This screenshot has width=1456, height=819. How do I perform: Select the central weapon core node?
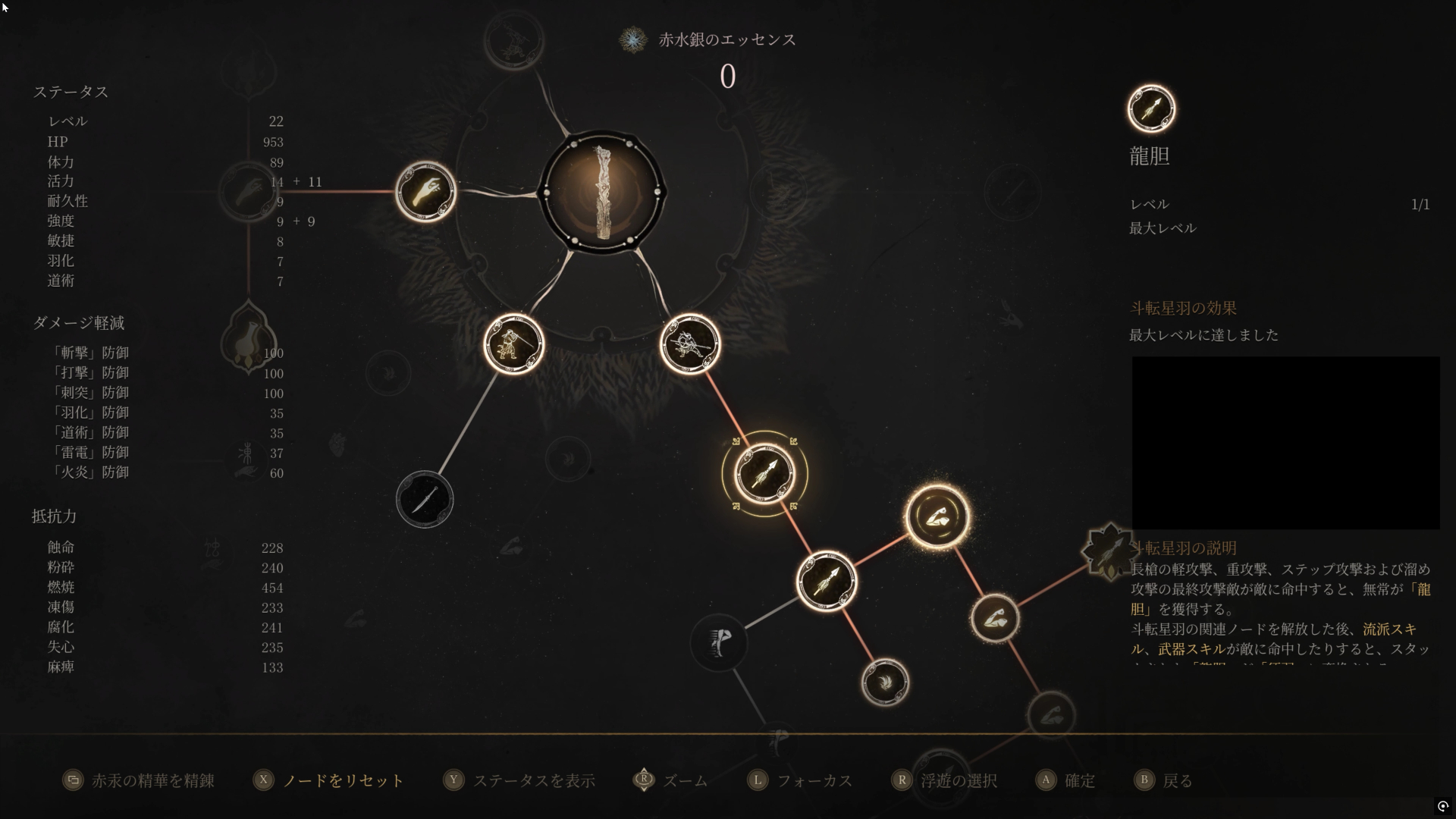coord(602,193)
